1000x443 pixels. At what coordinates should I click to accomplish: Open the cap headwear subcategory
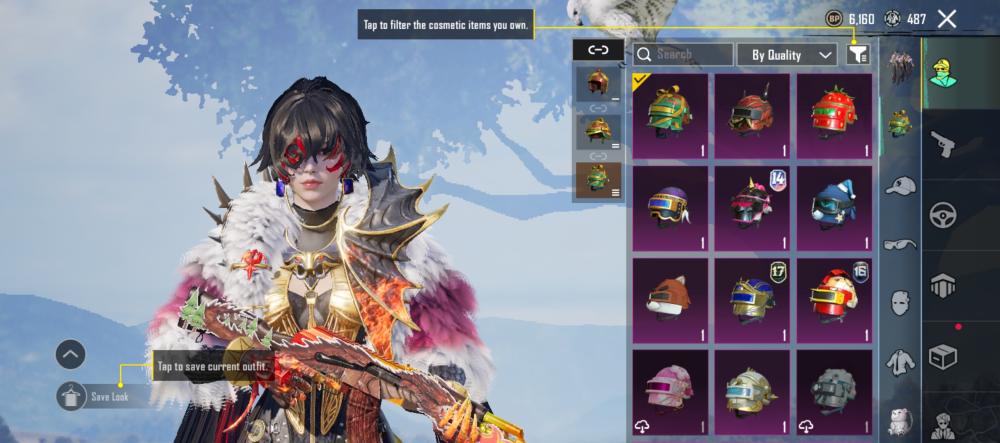[x=900, y=186]
